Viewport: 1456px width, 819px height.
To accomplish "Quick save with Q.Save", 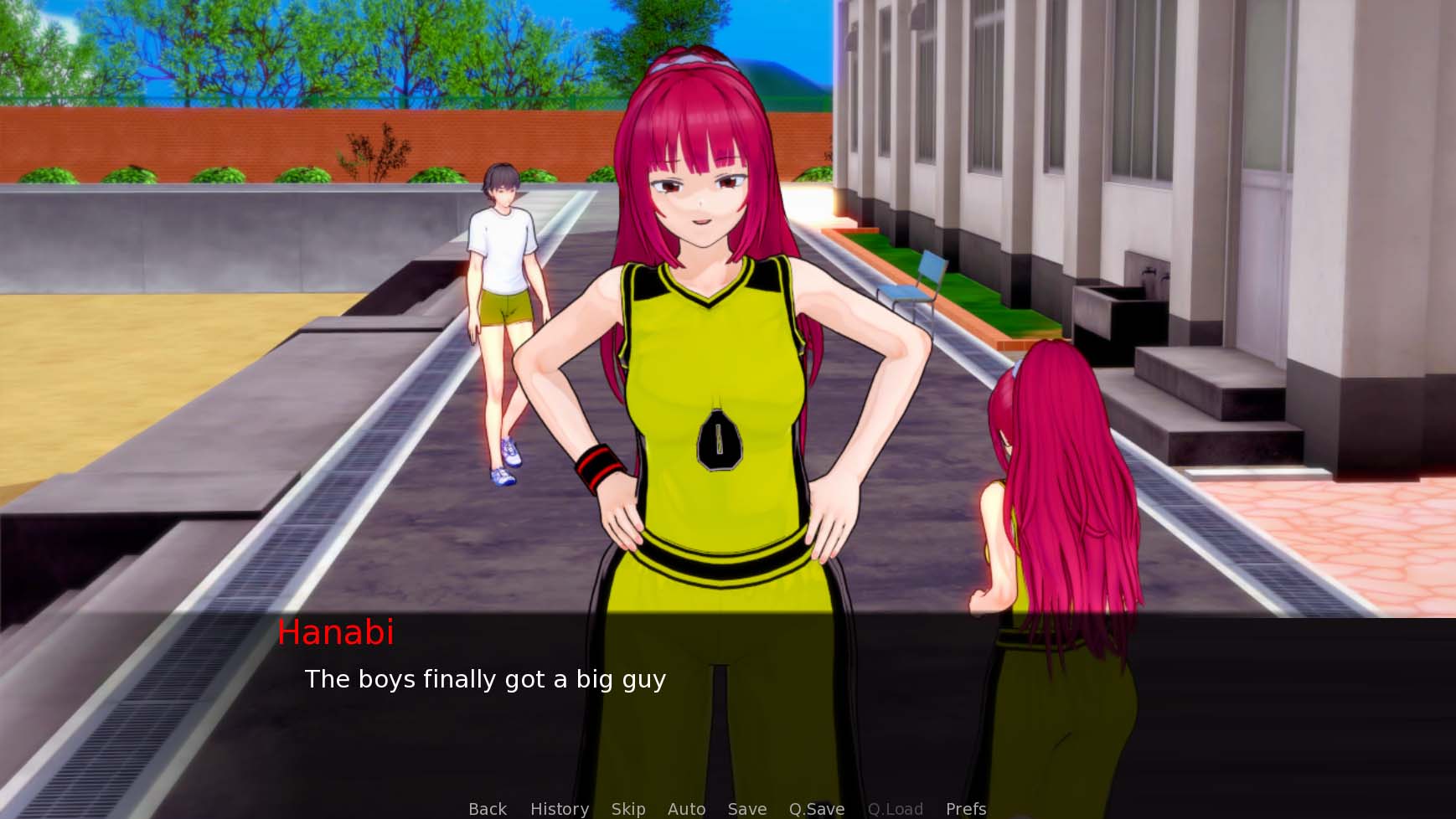I will (816, 808).
